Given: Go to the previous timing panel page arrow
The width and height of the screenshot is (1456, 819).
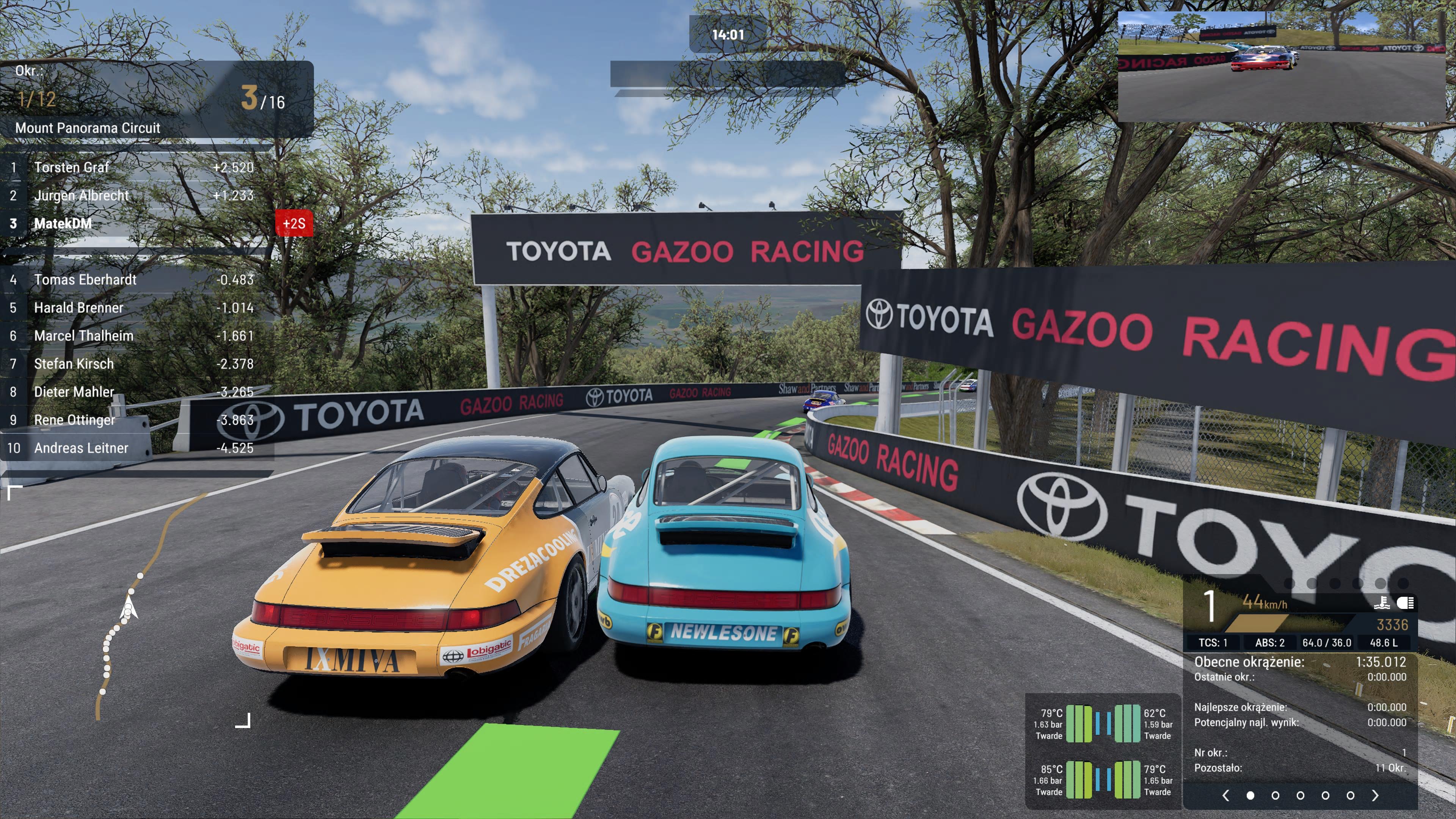Looking at the screenshot, I should tap(1225, 795).
